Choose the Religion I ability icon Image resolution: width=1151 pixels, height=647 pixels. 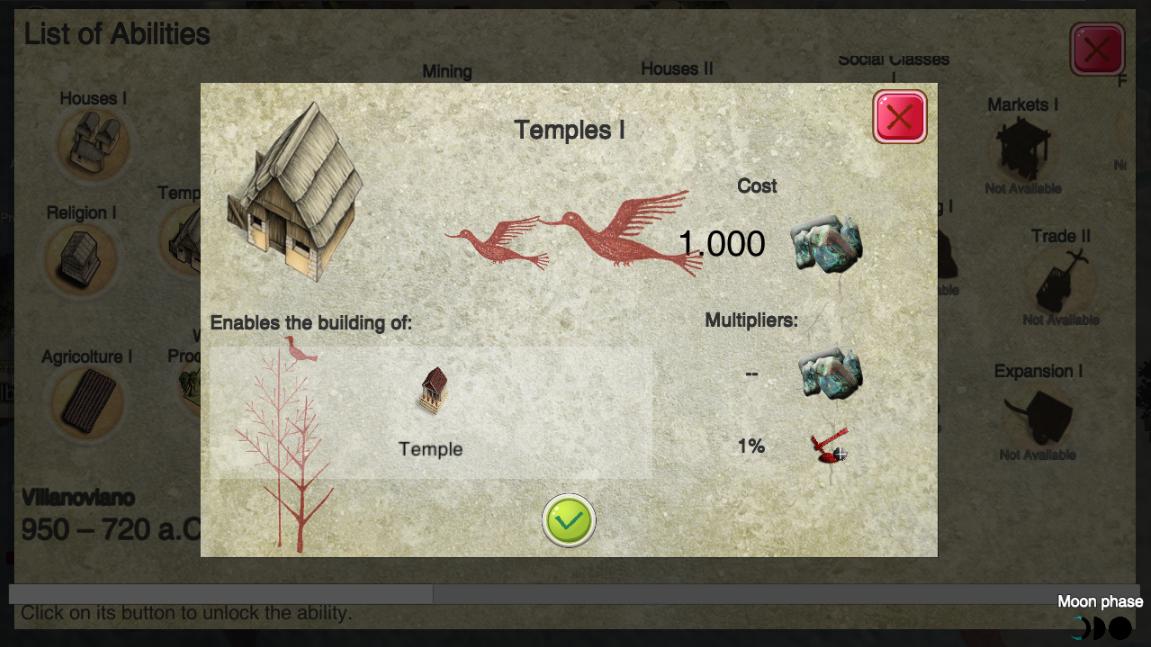click(80, 259)
